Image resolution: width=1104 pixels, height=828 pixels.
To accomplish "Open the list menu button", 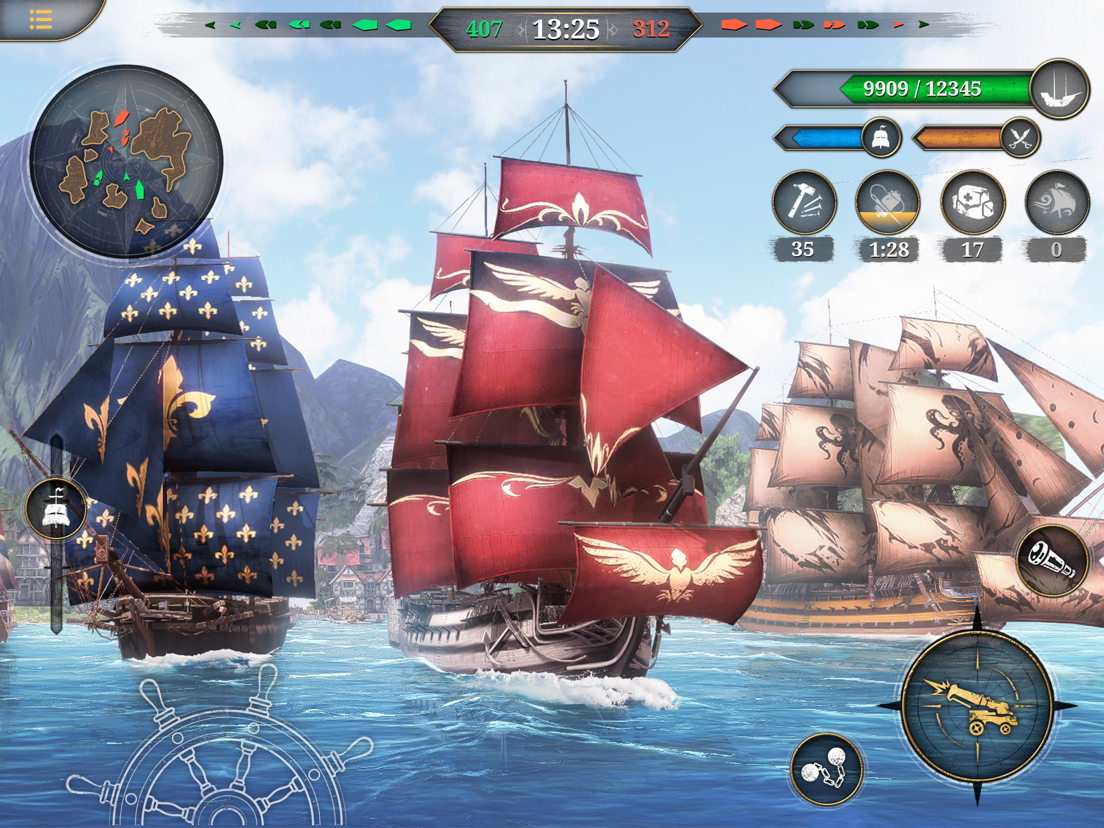I will pyautogui.click(x=40, y=18).
